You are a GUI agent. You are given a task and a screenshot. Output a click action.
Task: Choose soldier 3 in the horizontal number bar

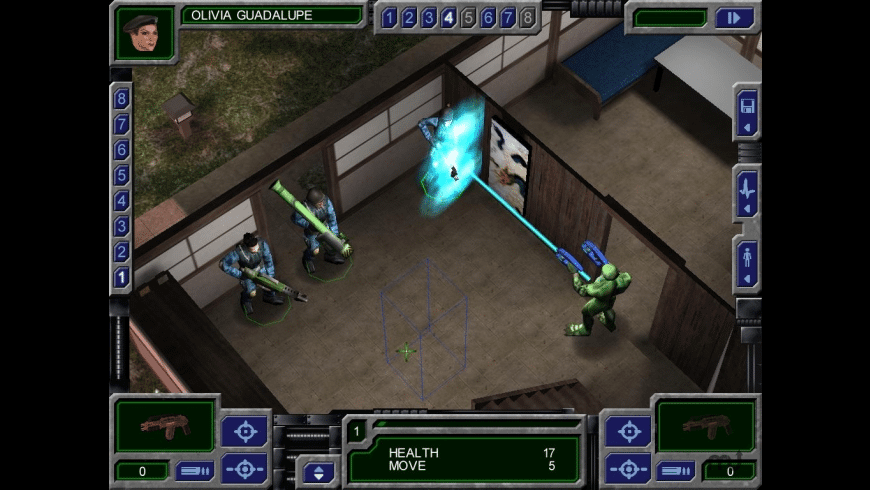point(428,17)
